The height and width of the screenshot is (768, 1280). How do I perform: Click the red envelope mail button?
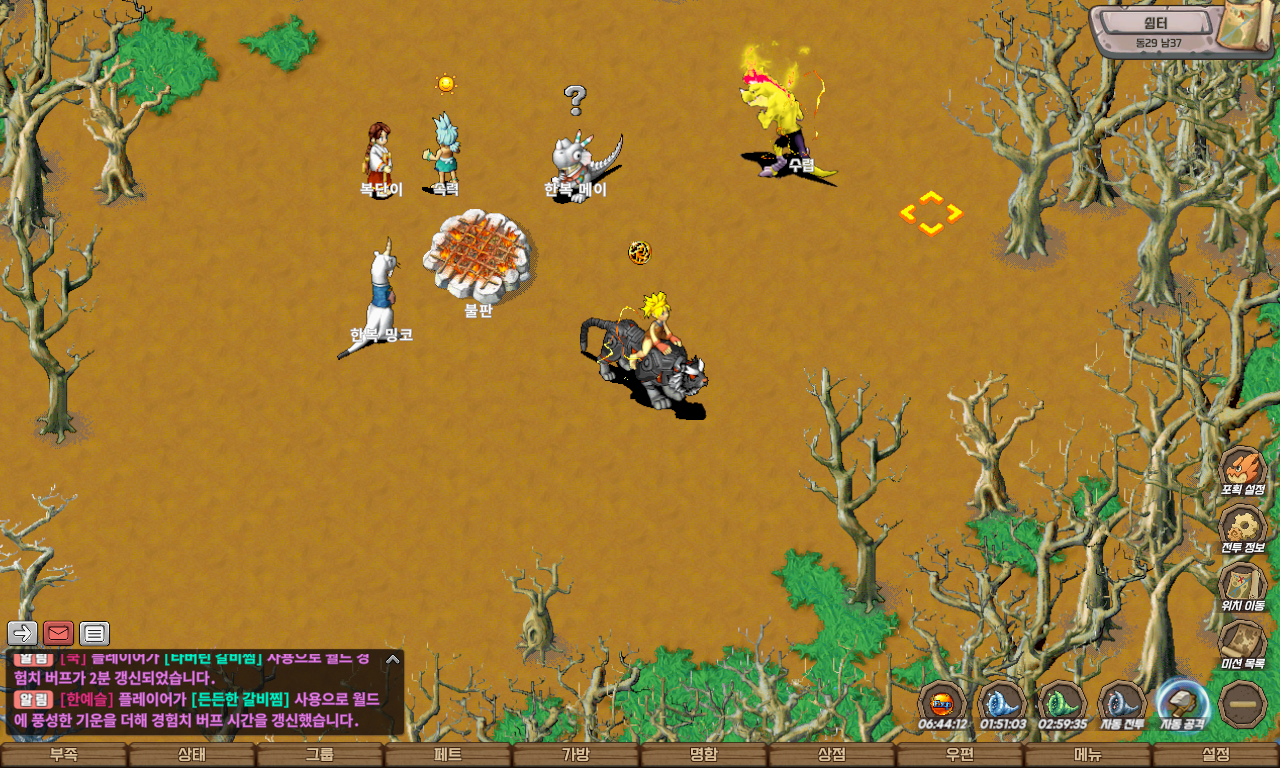click(x=58, y=633)
